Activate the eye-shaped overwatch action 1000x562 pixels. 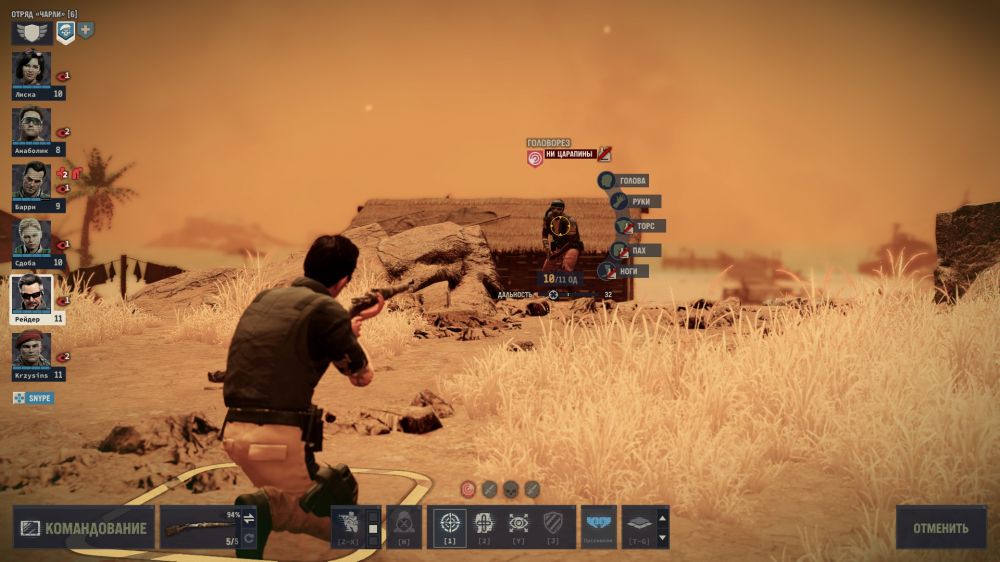(518, 523)
